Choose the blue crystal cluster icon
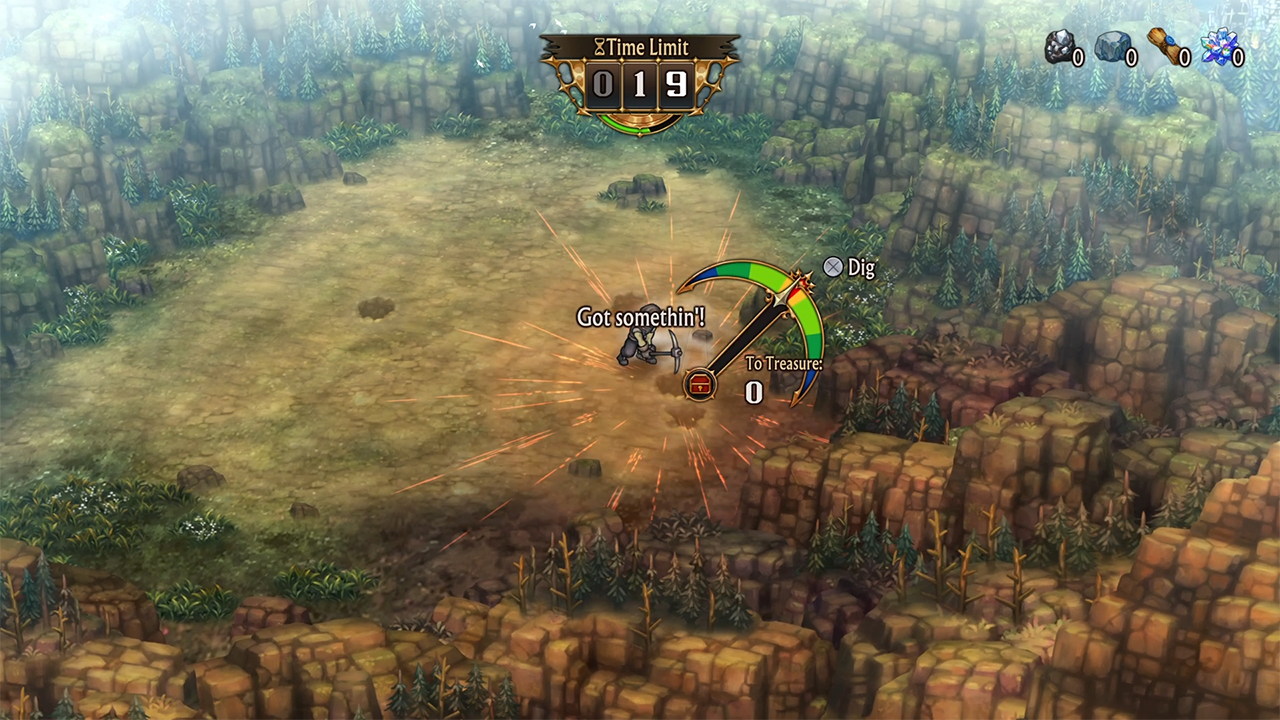Viewport: 1280px width, 720px height. pos(1219,47)
